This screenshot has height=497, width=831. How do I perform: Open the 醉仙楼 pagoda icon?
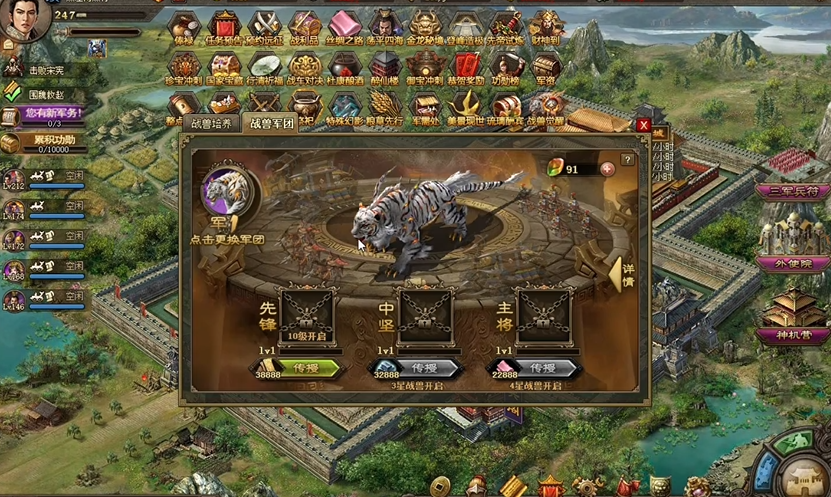pyautogui.click(x=383, y=69)
